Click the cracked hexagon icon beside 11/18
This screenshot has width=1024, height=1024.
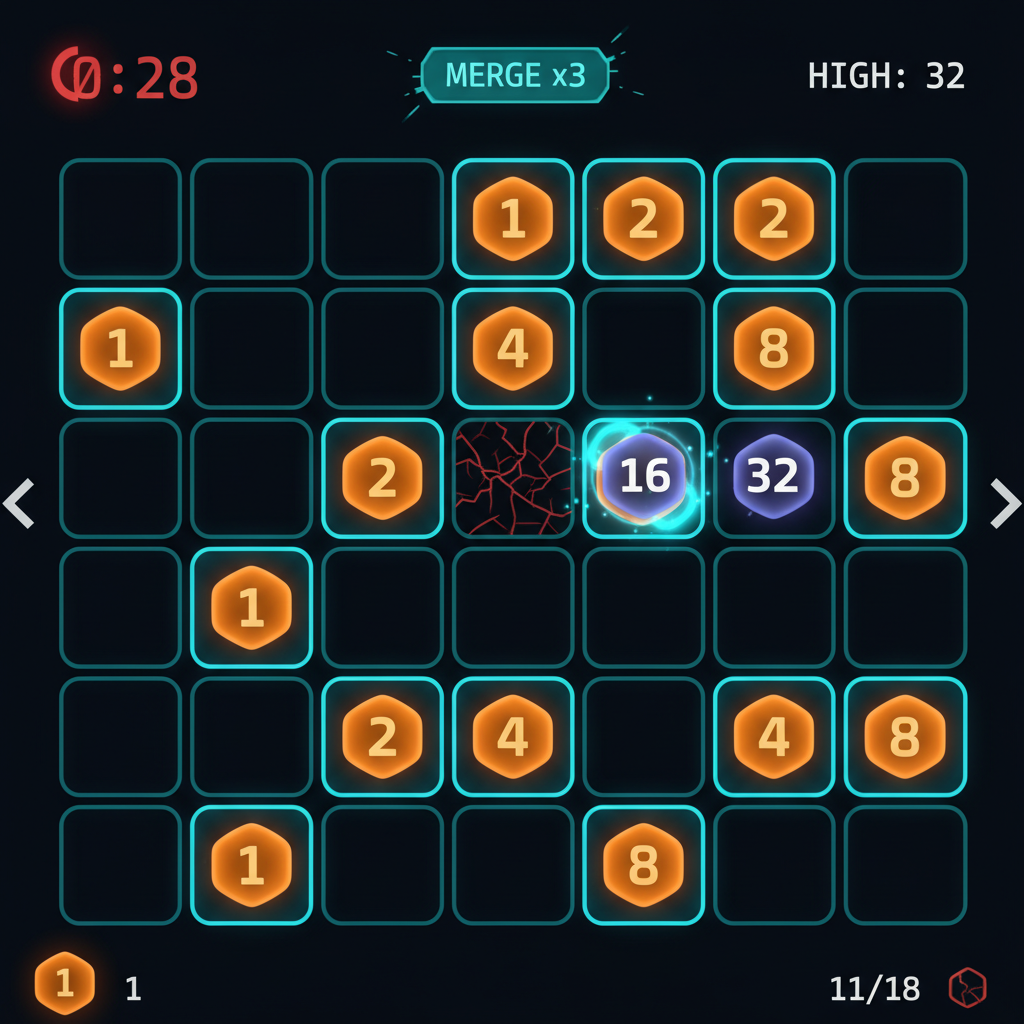coord(967,988)
